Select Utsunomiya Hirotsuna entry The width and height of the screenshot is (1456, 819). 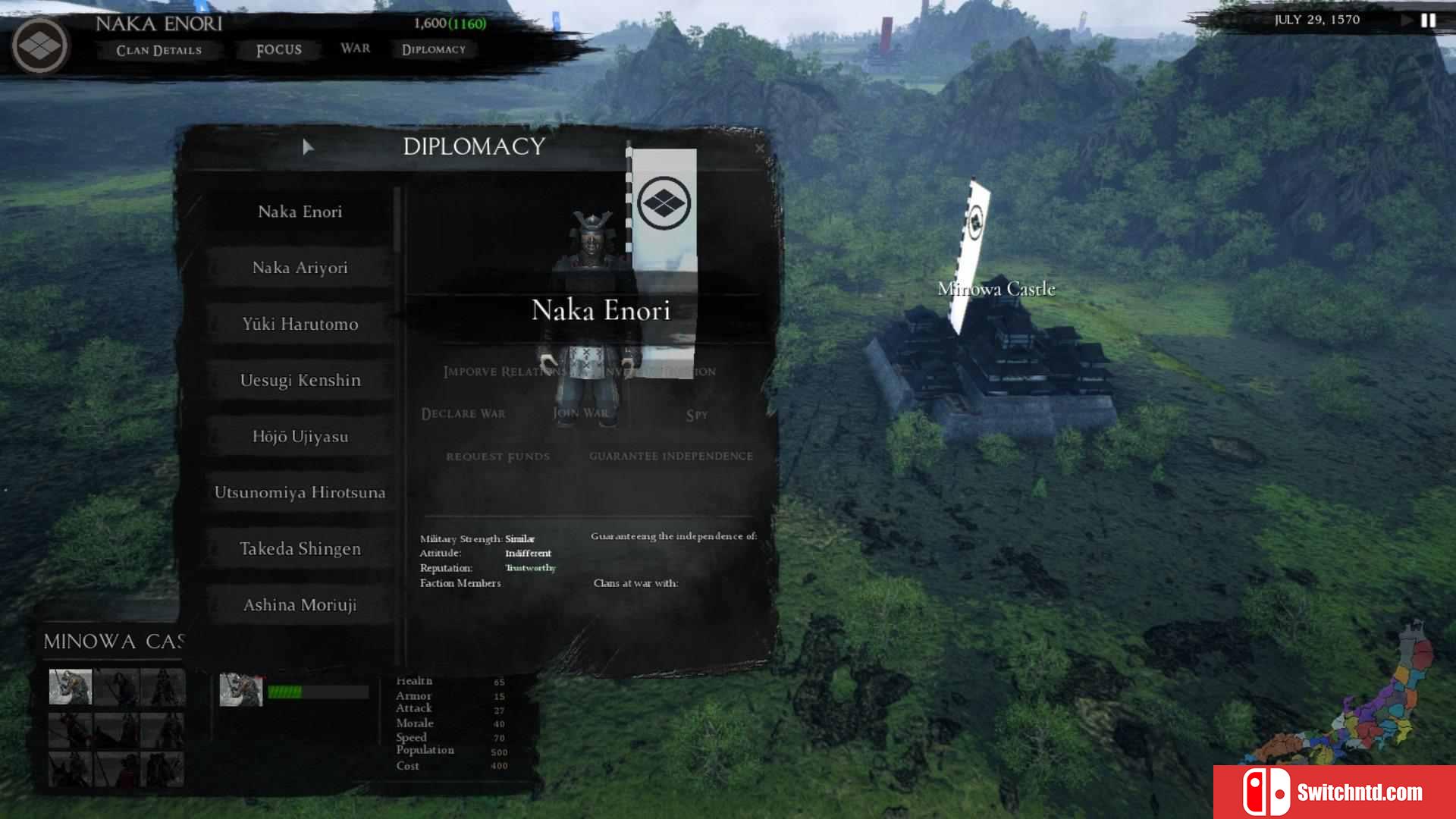pos(300,492)
